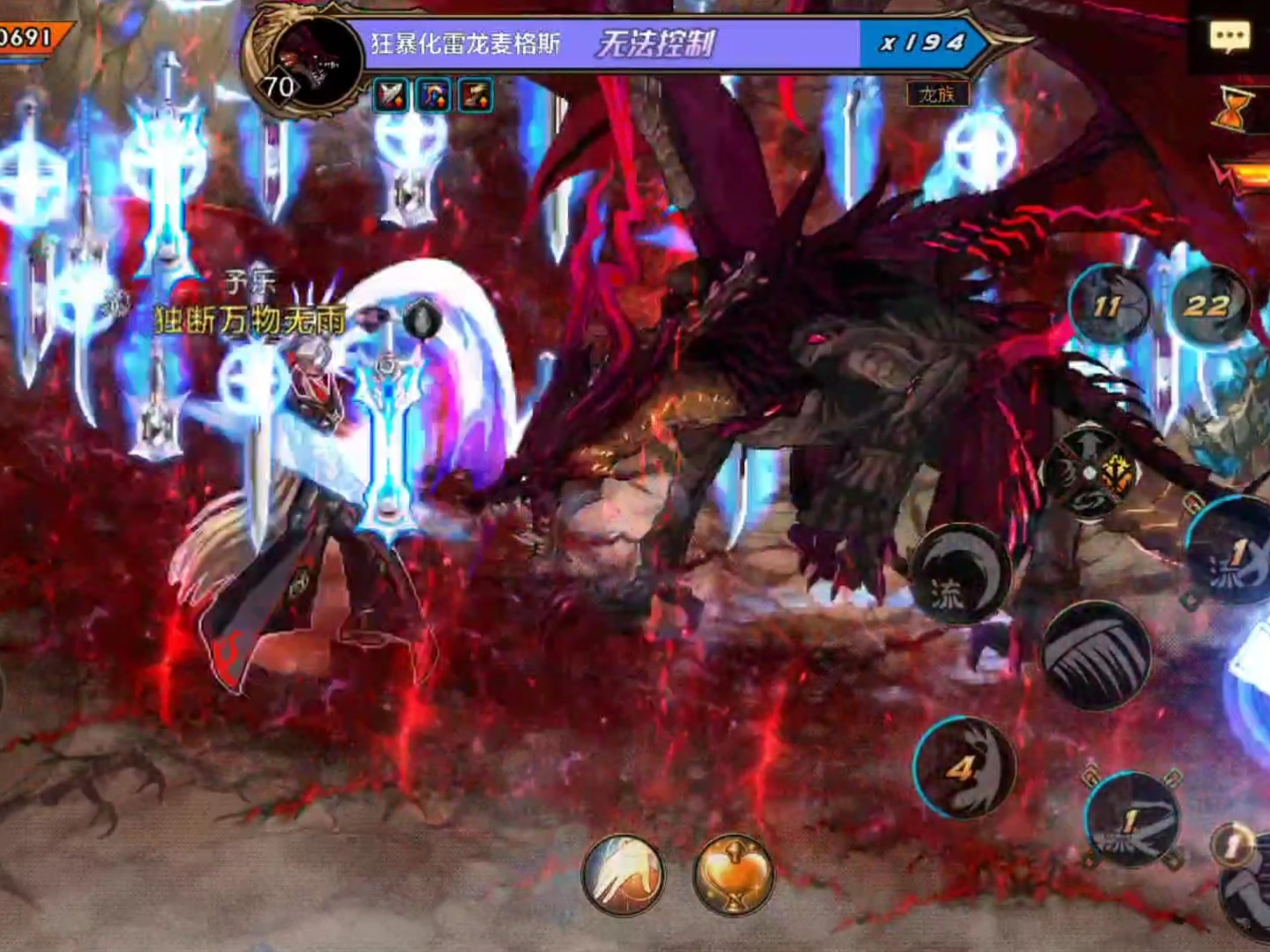Tap the large claw-slash basic attack button

pyautogui.click(x=1097, y=656)
